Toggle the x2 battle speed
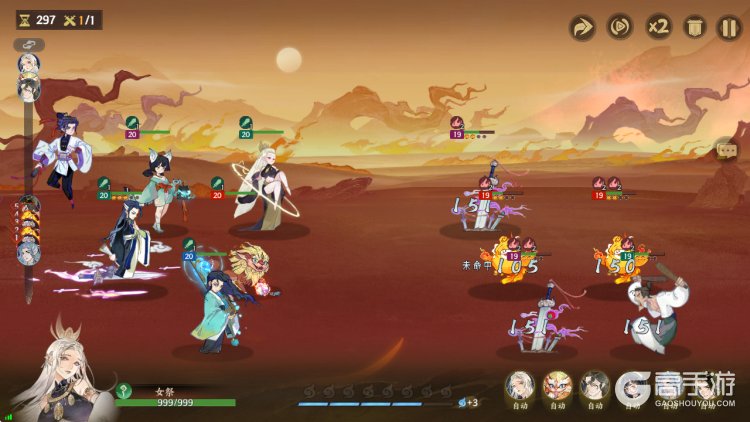The height and width of the screenshot is (422, 750). click(x=657, y=27)
